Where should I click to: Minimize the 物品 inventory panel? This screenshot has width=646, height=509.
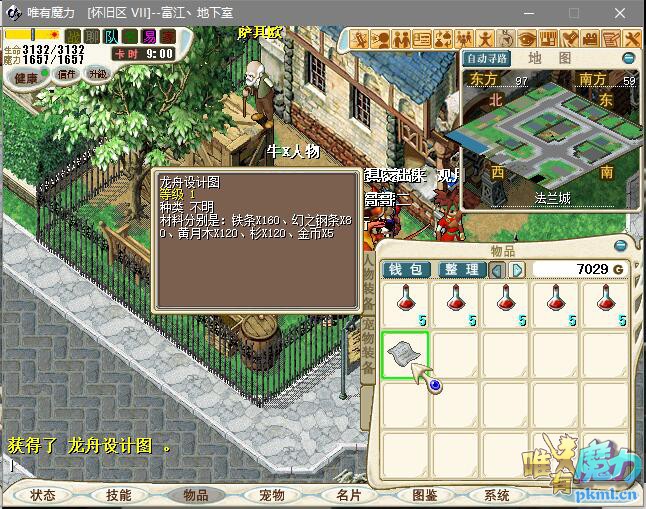click(622, 245)
